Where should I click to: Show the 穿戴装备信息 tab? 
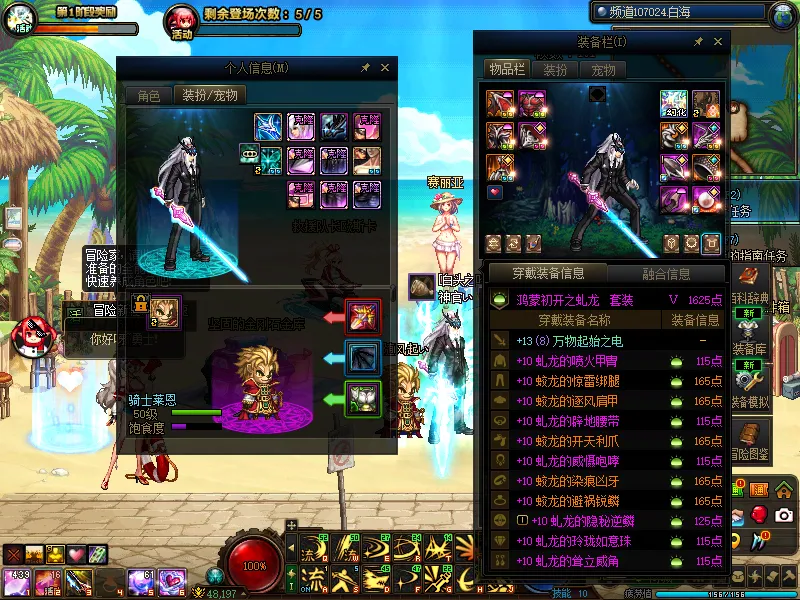[547, 273]
